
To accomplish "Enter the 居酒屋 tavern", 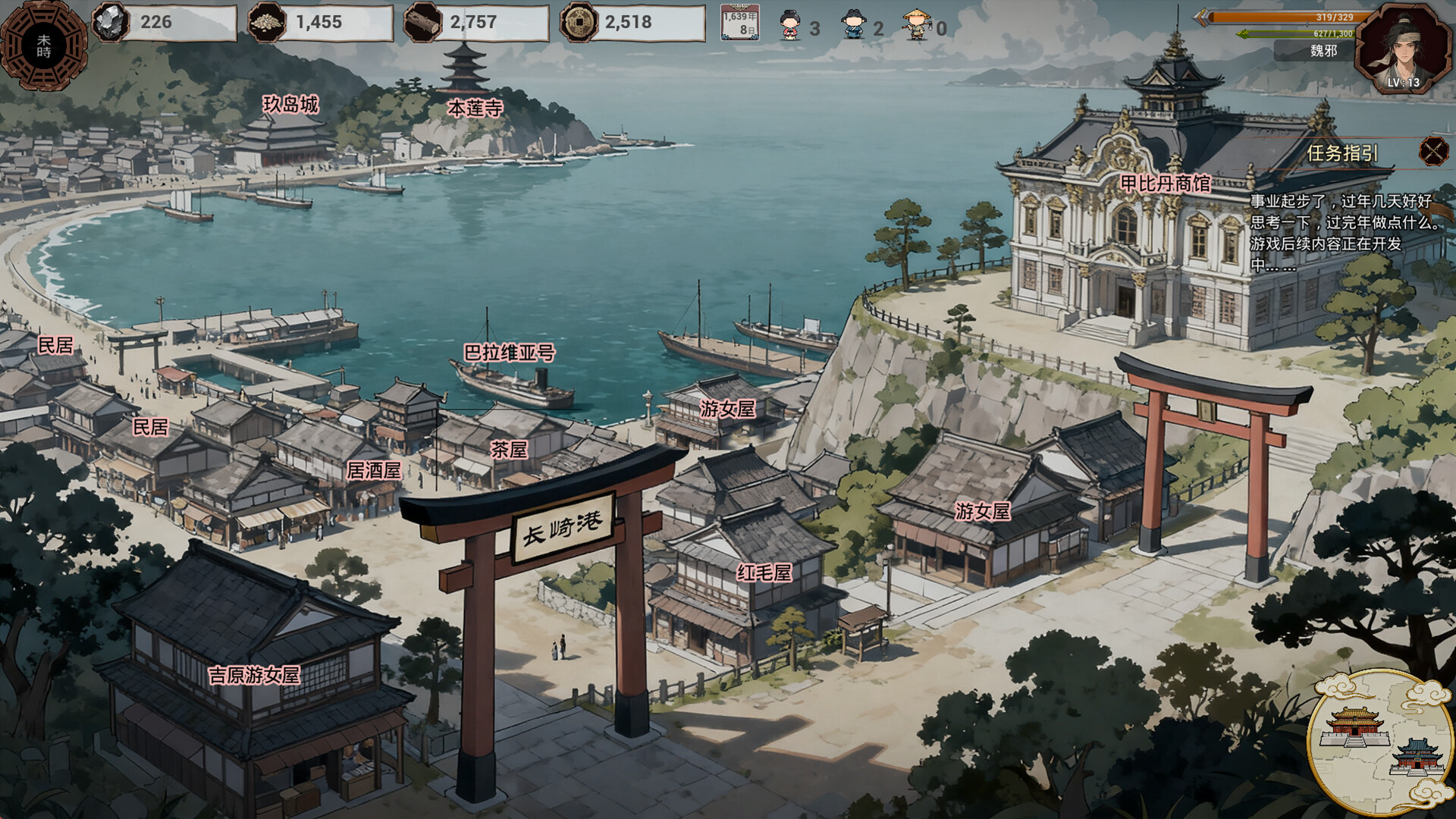I will tap(374, 471).
